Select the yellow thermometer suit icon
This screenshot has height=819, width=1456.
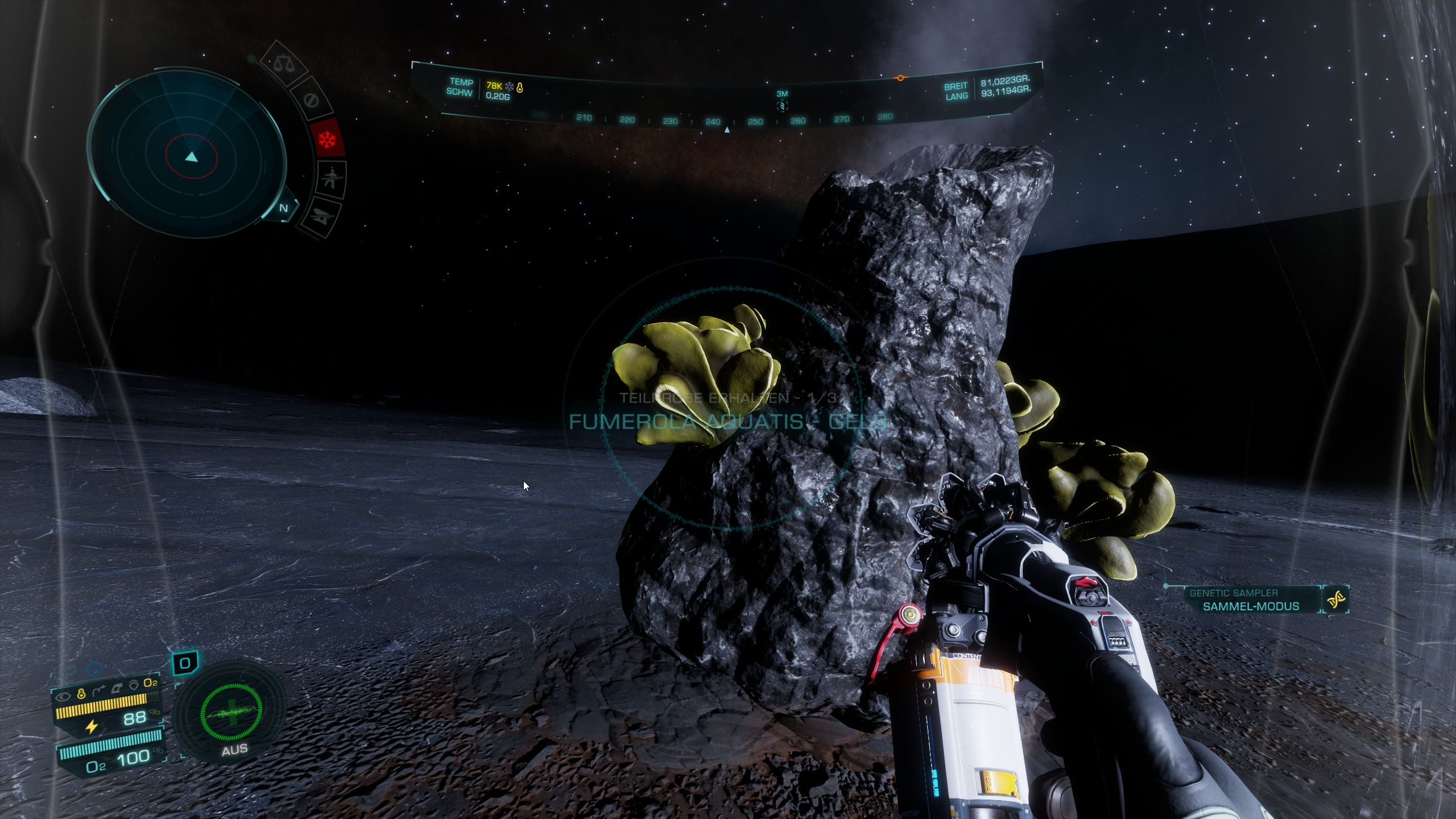(x=81, y=693)
